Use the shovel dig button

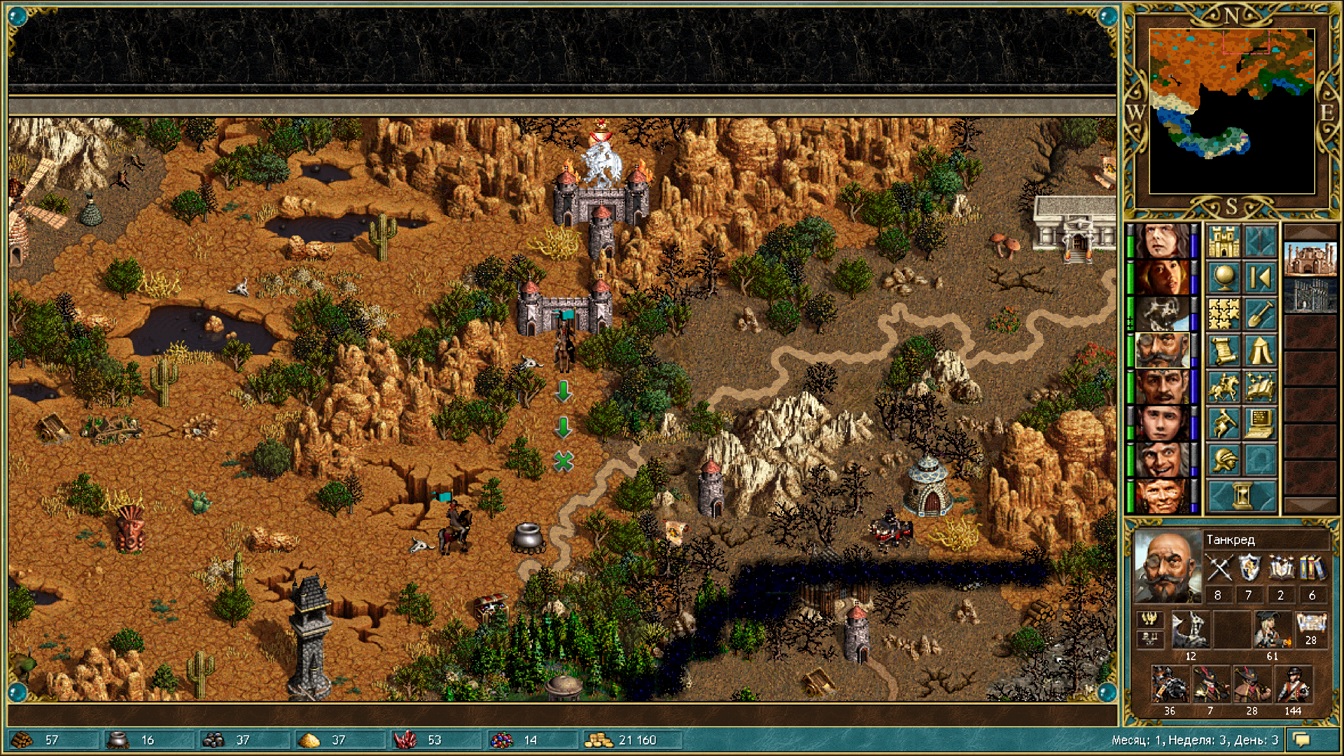click(x=1260, y=314)
